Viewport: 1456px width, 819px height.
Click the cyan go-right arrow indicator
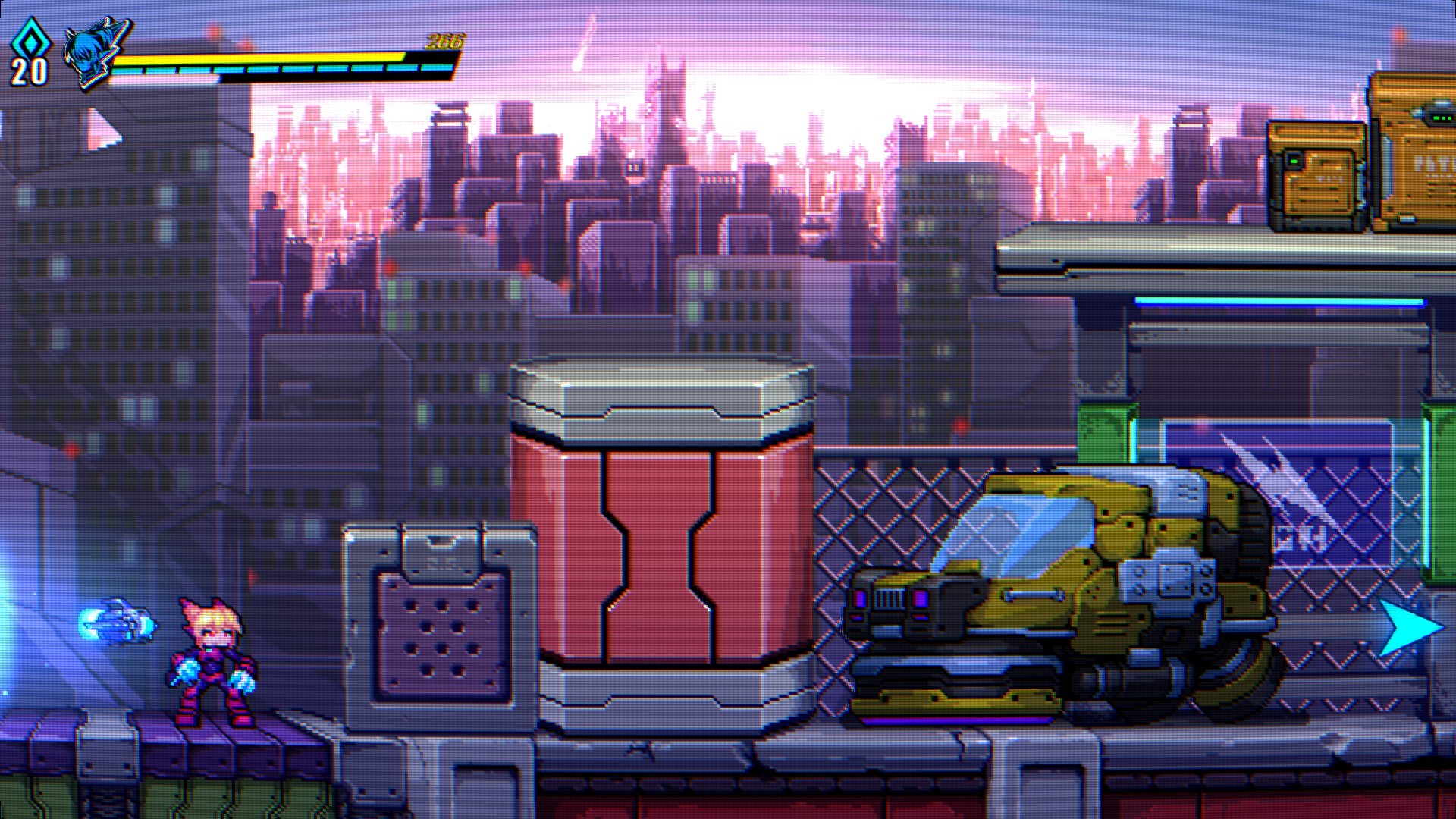point(1408,628)
